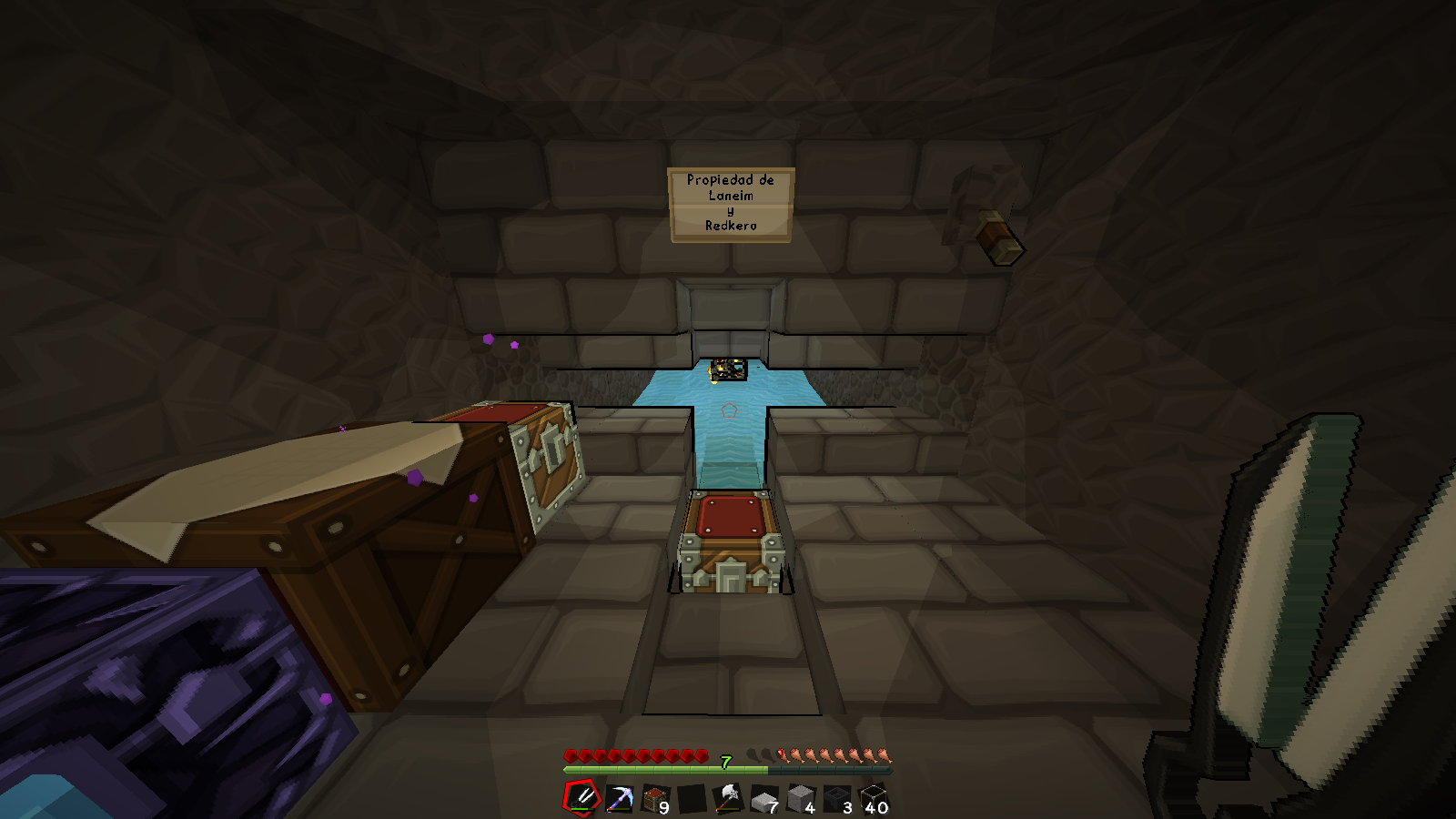This screenshot has height=819, width=1456.
Task: Choose the chest stack of 9
Action: point(655,799)
